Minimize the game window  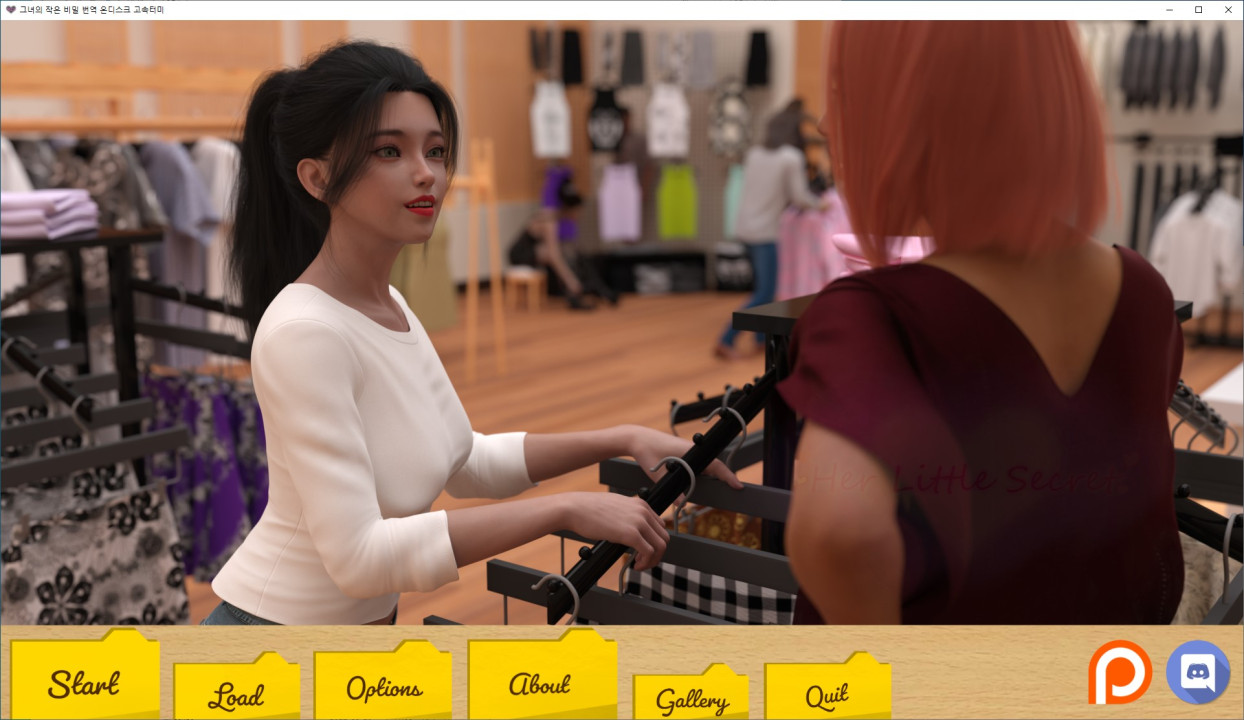(x=1169, y=10)
